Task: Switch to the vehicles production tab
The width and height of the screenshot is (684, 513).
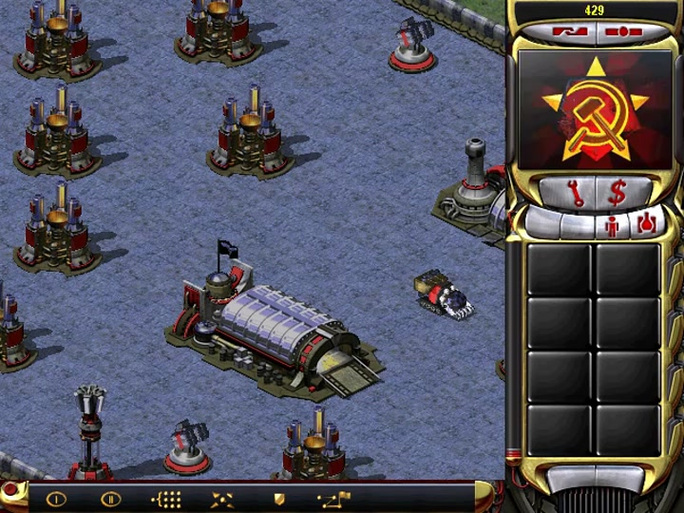Action: pos(646,223)
